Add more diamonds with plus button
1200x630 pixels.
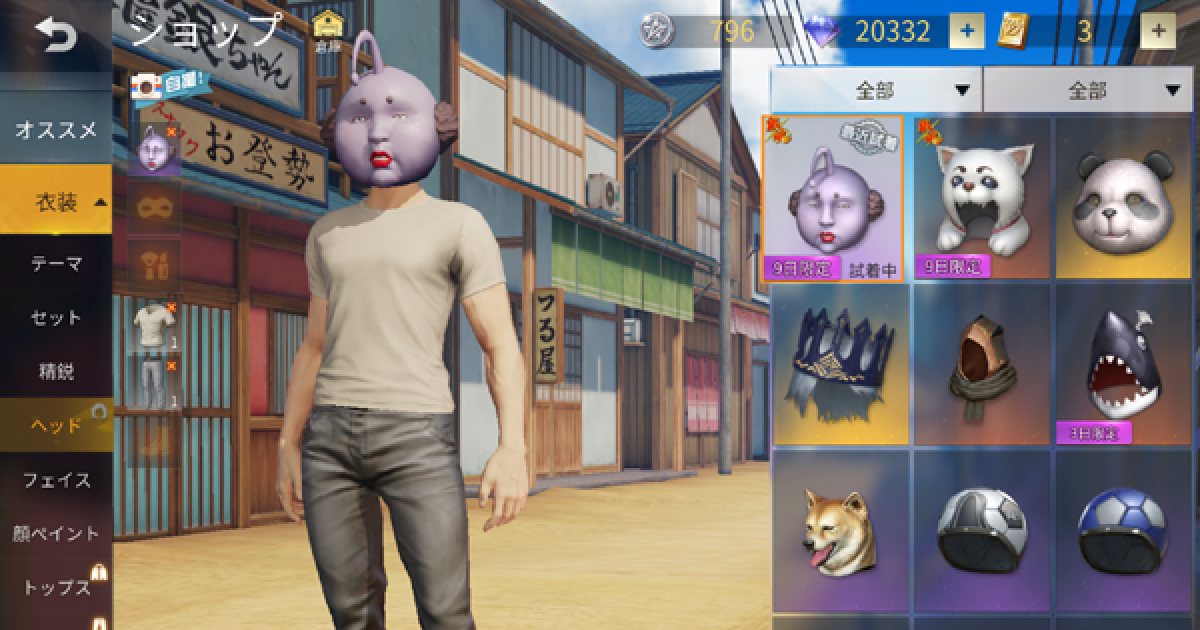(966, 31)
